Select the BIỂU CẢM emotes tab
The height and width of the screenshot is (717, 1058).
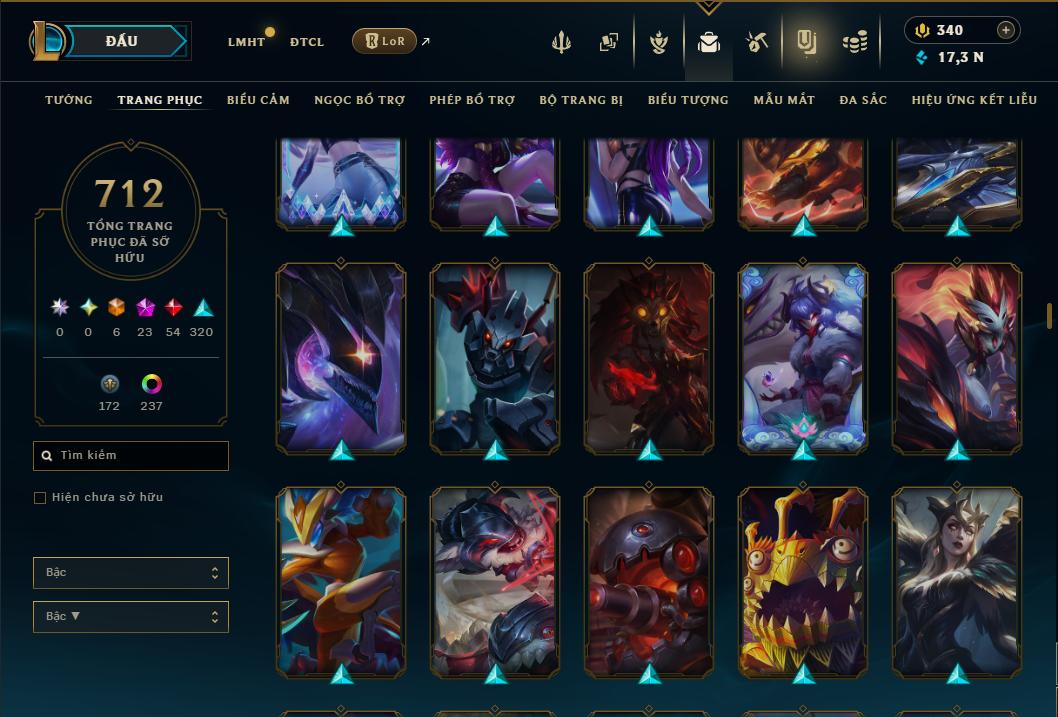click(x=258, y=100)
